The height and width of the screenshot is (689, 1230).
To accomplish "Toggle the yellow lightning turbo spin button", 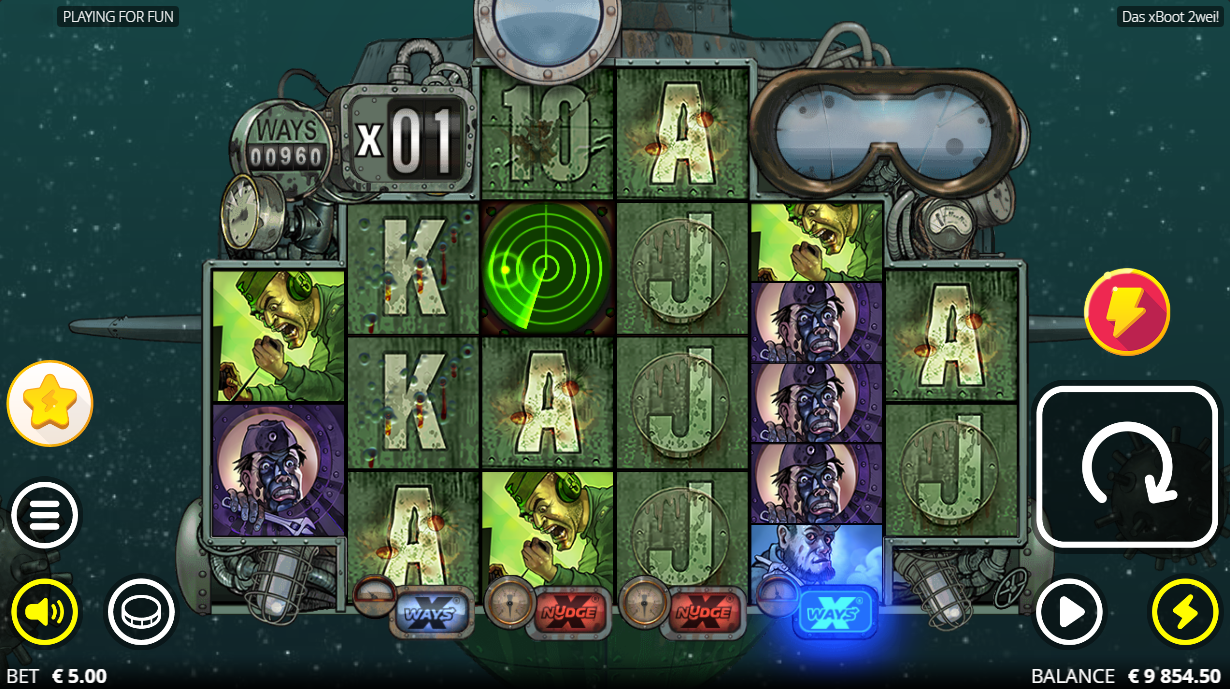I will click(1185, 611).
